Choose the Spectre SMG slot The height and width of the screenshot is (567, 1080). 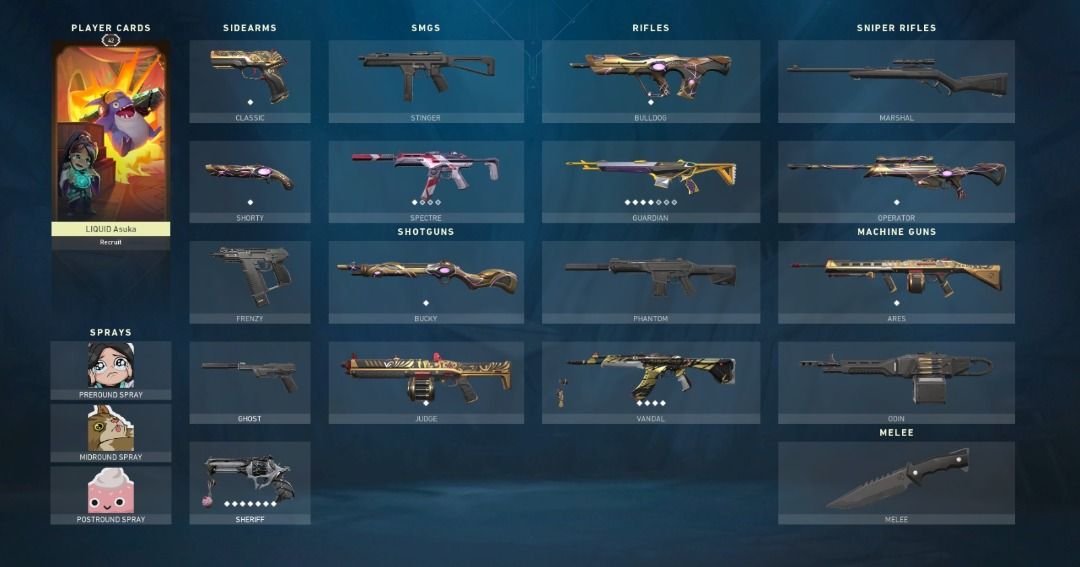pyautogui.click(x=426, y=181)
